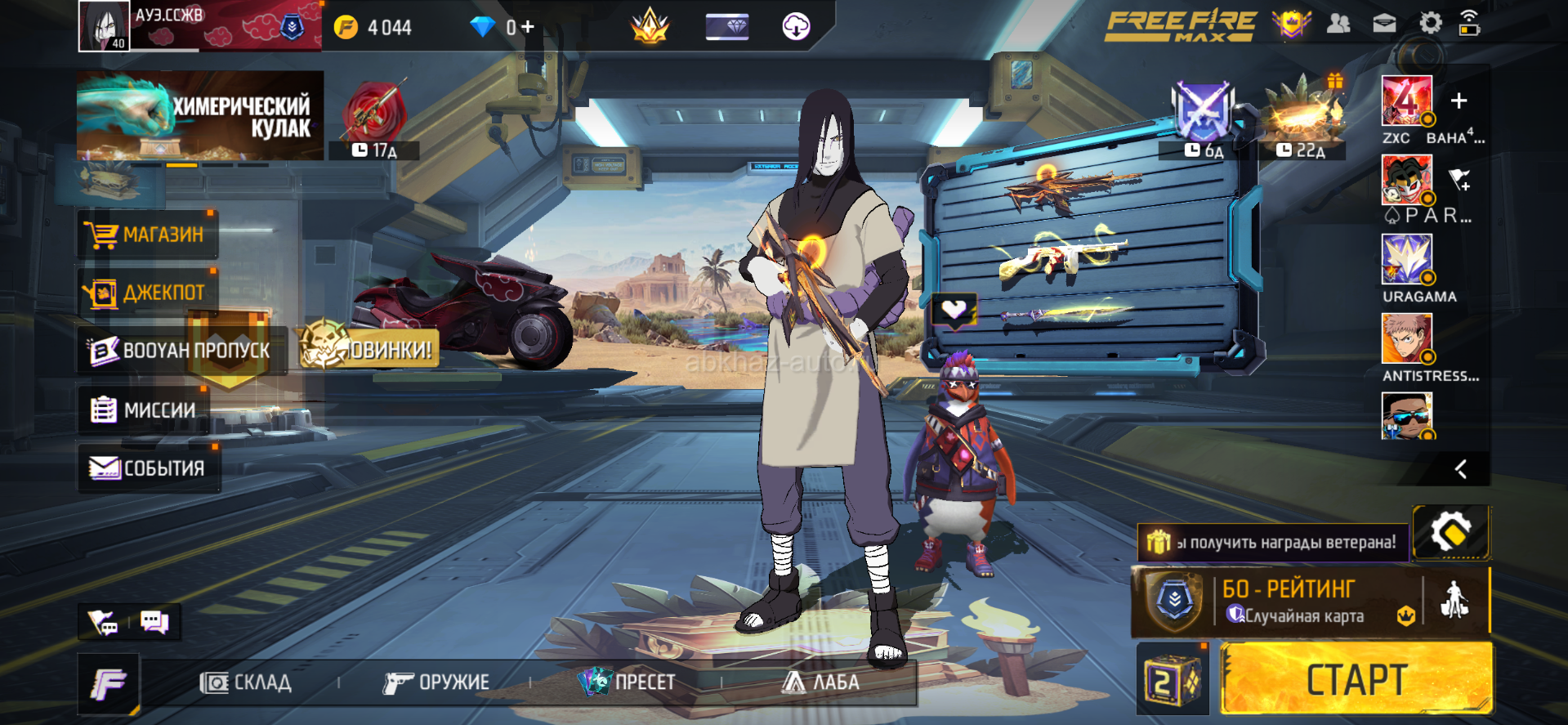This screenshot has width=1568, height=725.
Task: Open the МИССИИ missions menu
Action: click(144, 409)
